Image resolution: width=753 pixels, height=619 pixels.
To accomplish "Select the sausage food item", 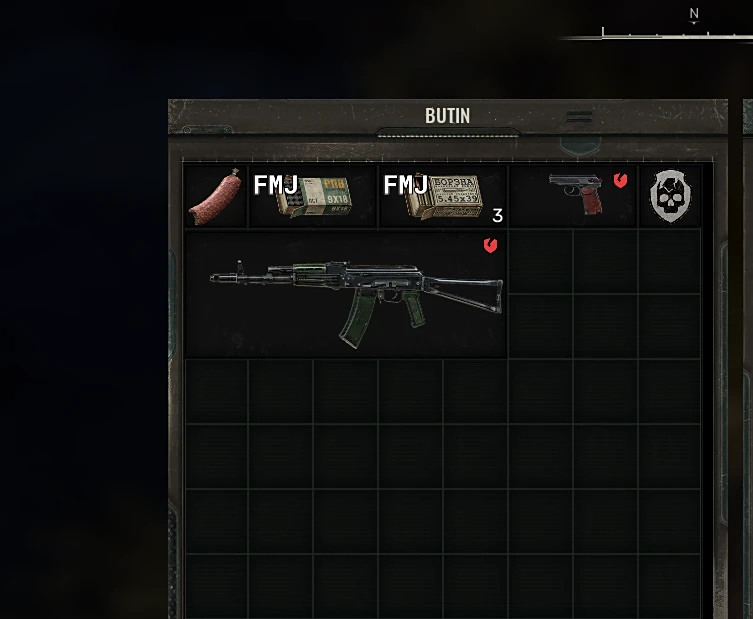I will [216, 196].
